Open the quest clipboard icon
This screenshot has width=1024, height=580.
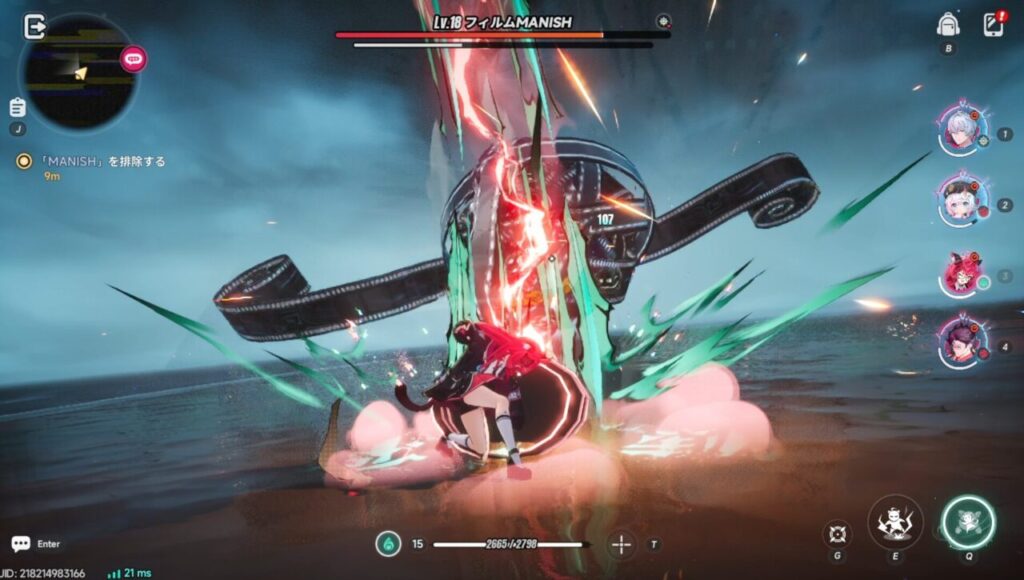tap(17, 107)
